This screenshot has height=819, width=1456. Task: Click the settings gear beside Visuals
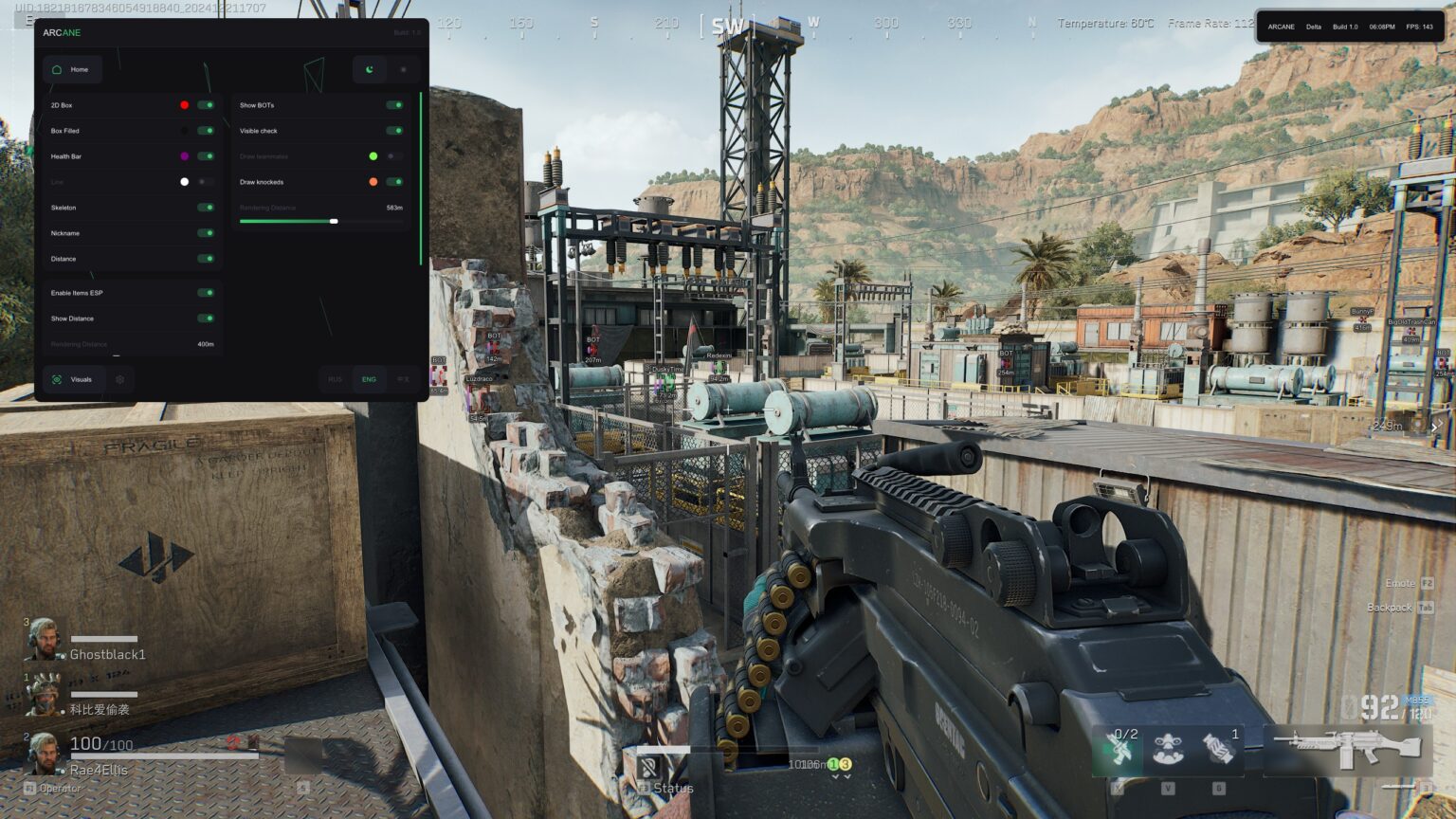119,379
